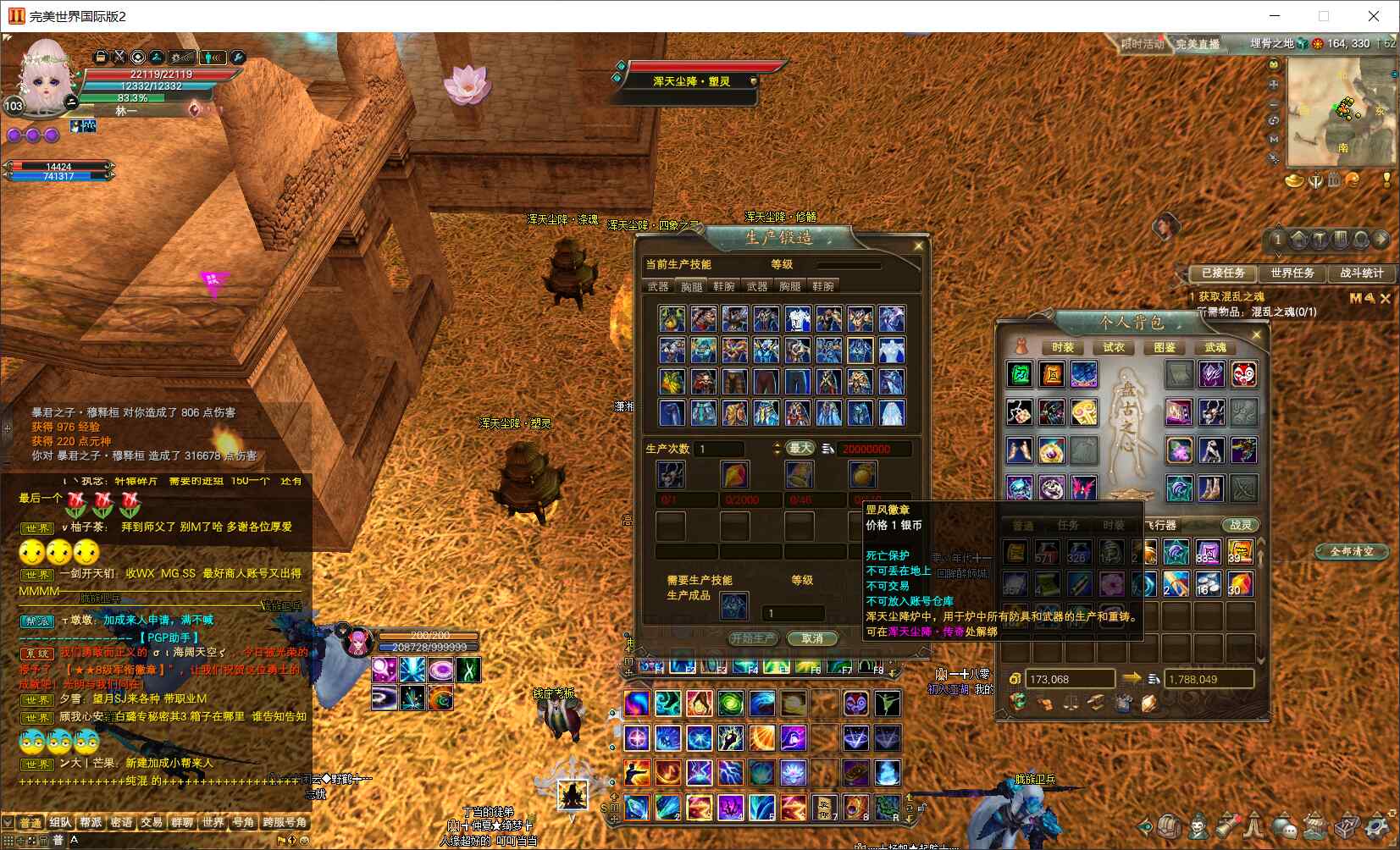Select the 武魂 tab in inventory
The image size is (1400, 850).
[1215, 347]
